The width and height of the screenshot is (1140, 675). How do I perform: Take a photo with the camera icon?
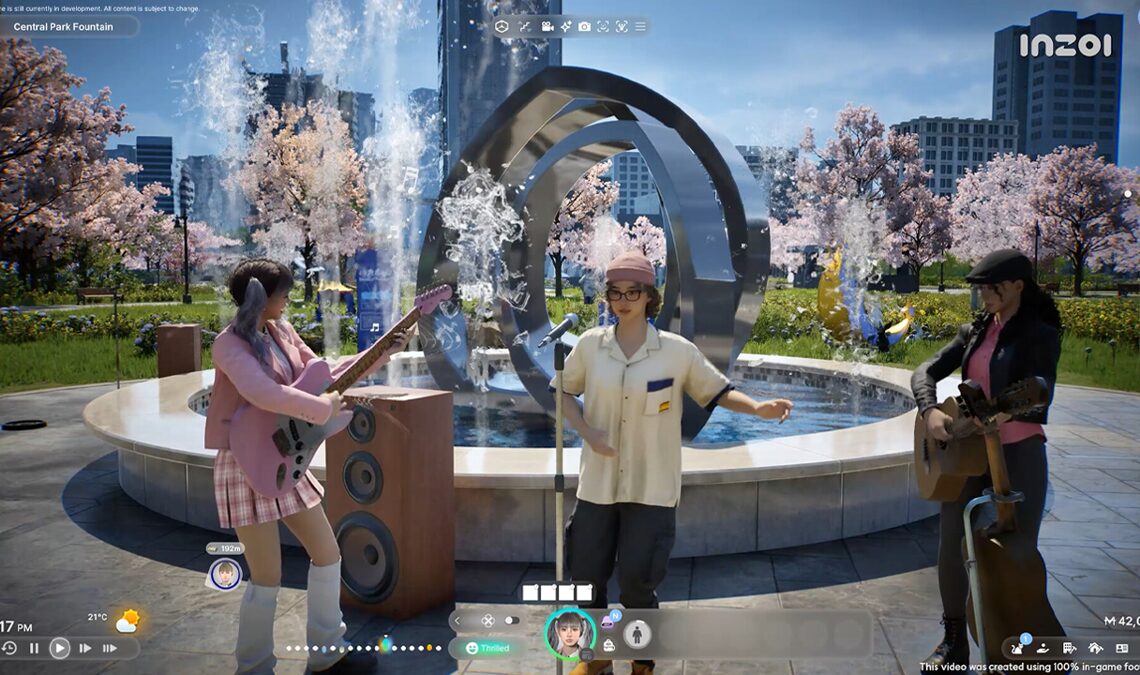coord(584,26)
